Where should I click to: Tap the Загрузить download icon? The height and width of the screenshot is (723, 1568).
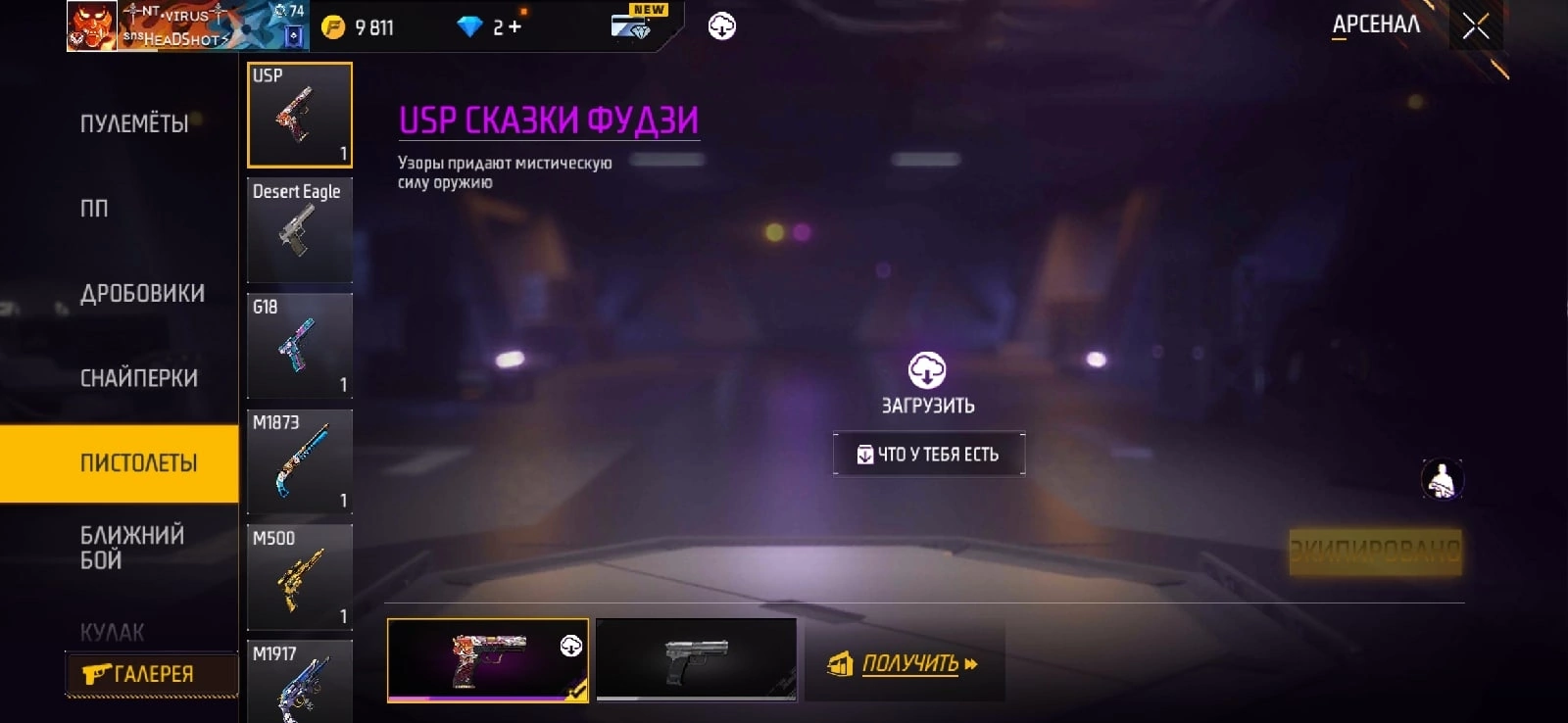click(927, 371)
